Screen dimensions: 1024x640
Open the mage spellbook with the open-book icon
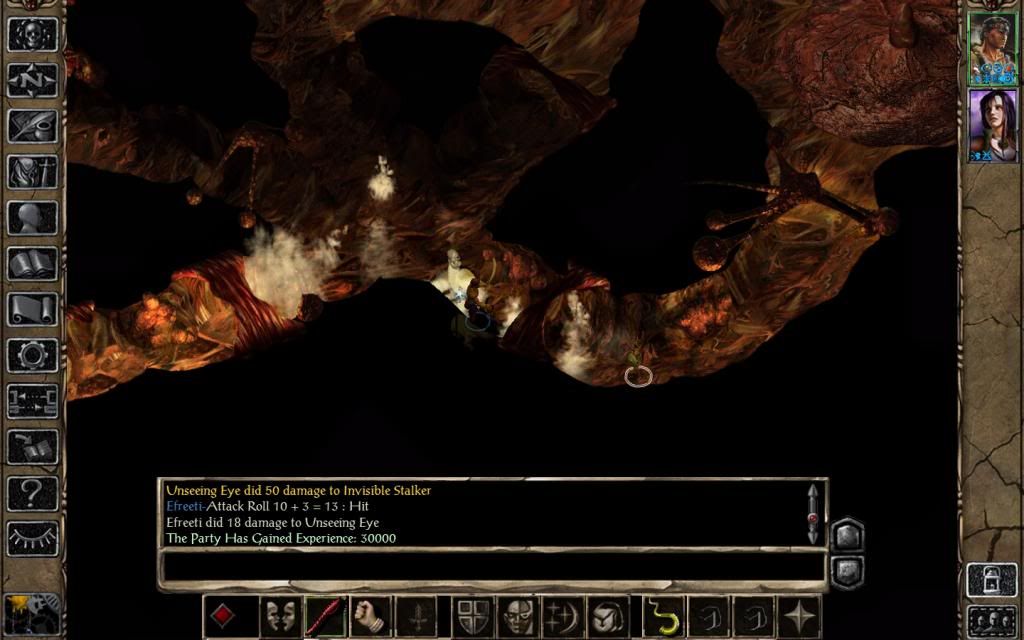[32, 264]
